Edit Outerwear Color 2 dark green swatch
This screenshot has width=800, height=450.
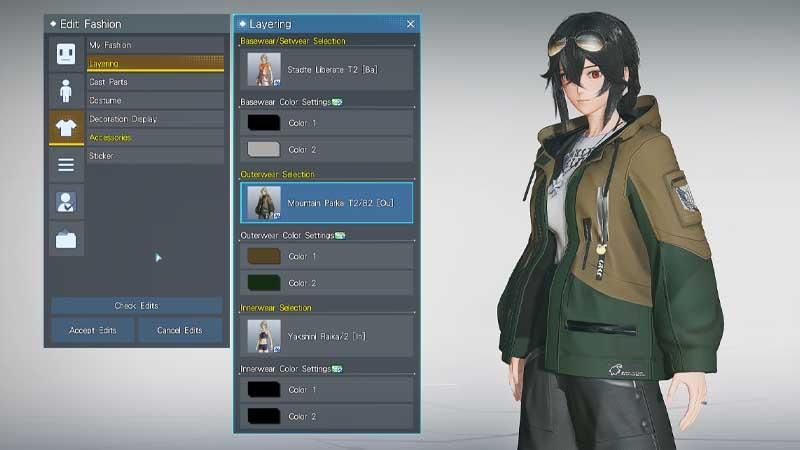click(x=263, y=283)
